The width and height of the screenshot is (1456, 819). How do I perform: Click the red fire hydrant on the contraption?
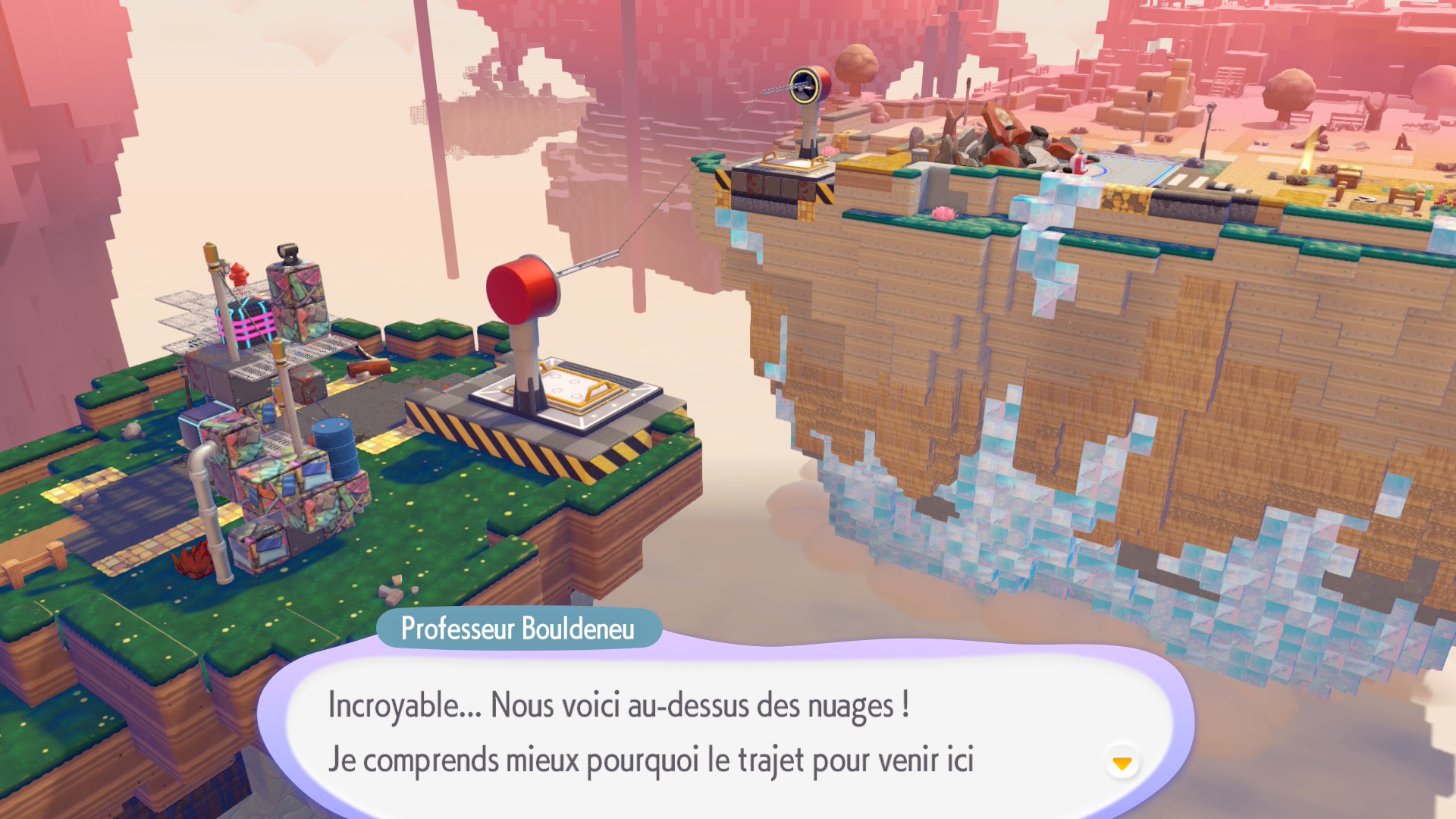239,275
